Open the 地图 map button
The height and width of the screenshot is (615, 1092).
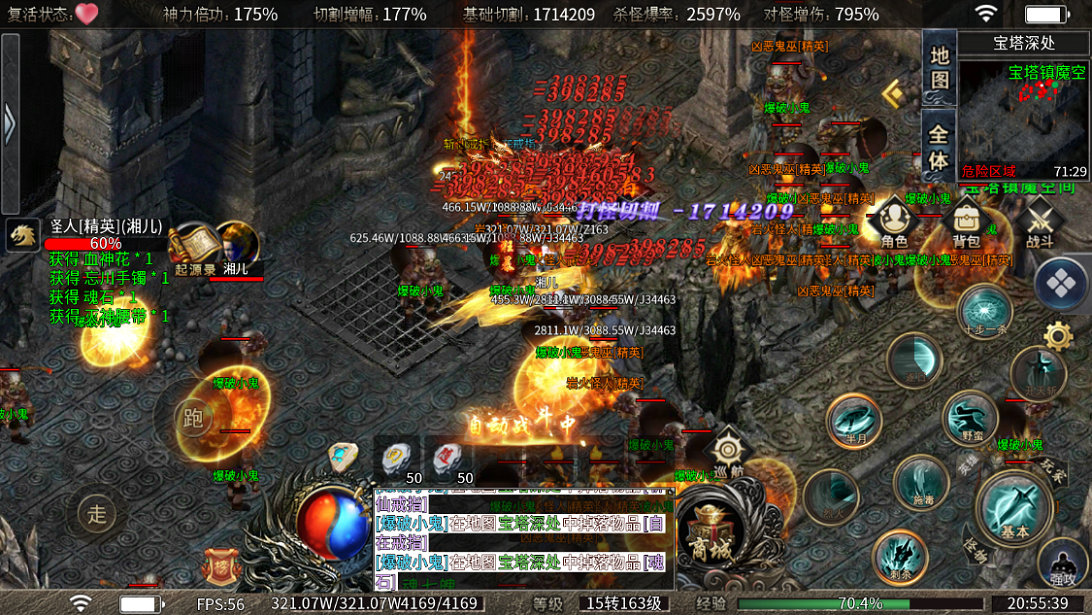[x=939, y=68]
